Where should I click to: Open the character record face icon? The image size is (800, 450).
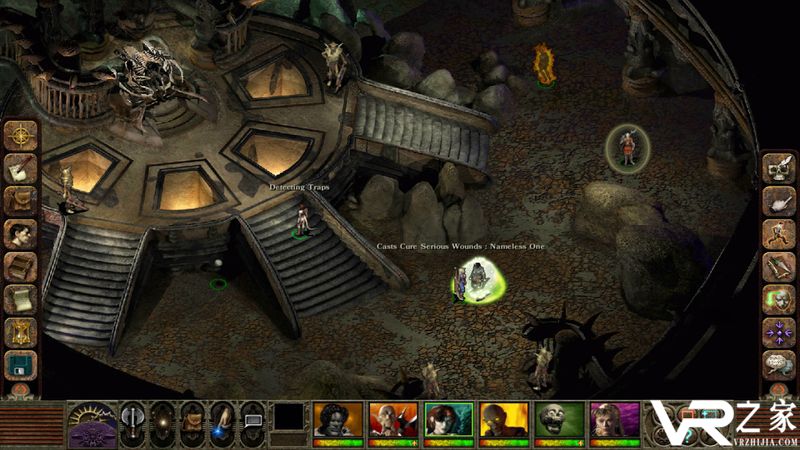point(20,234)
